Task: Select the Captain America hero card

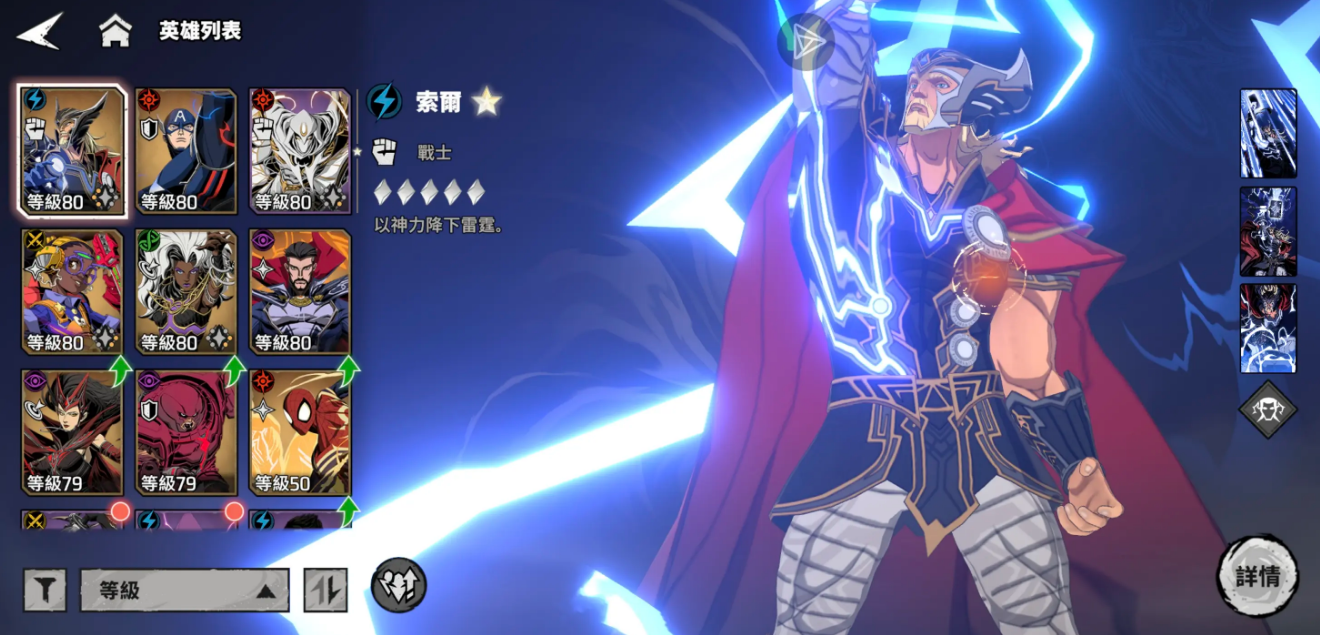Action: pos(186,151)
